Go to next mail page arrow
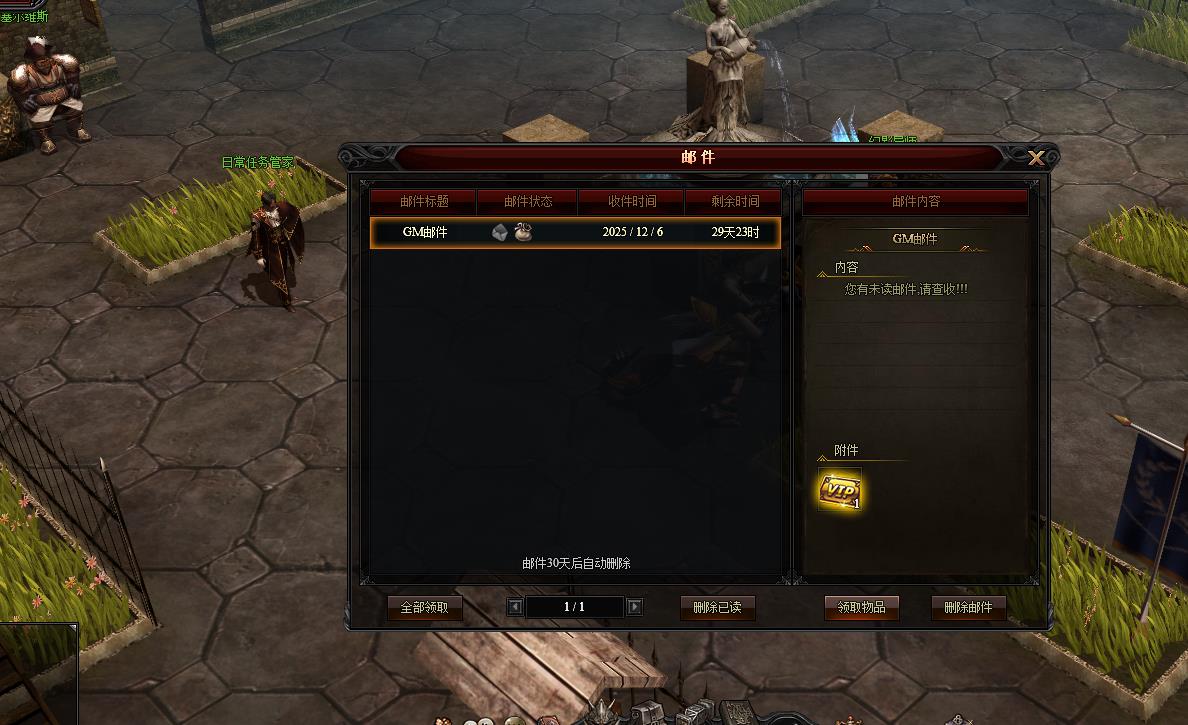Image resolution: width=1188 pixels, height=725 pixels. click(634, 607)
